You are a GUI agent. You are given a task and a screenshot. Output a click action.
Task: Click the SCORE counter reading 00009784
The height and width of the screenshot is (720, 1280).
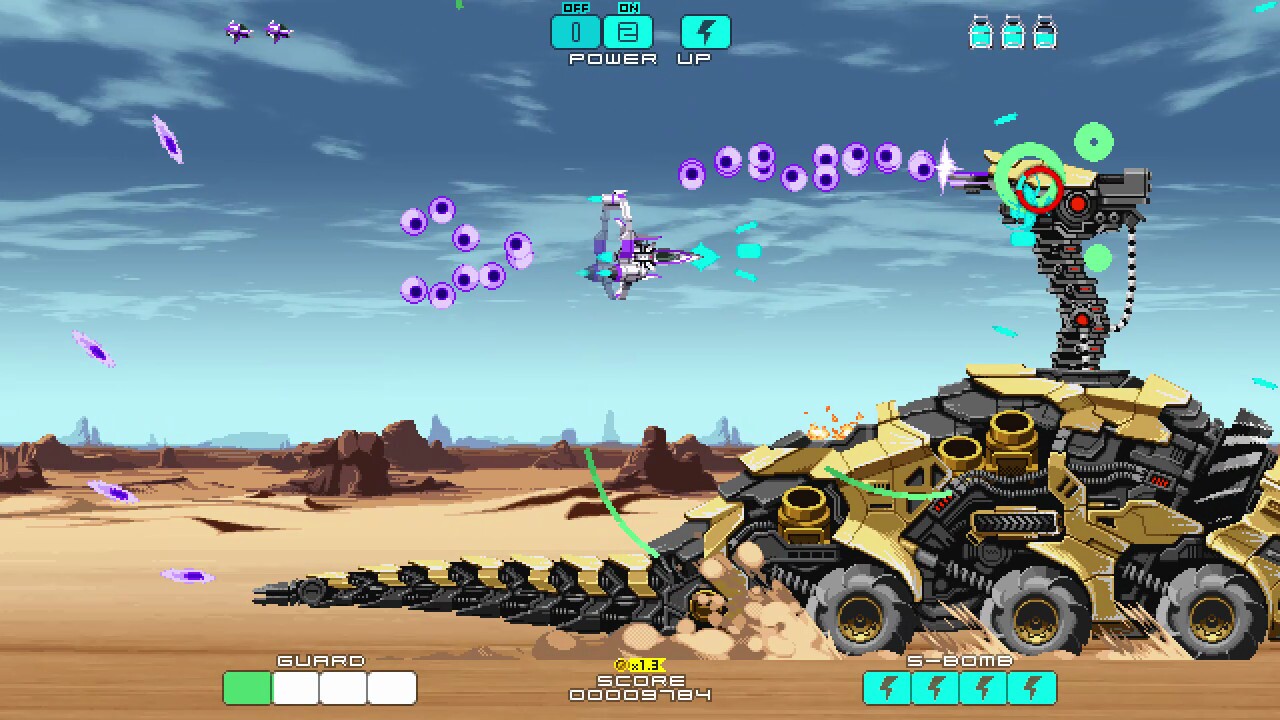(639, 694)
